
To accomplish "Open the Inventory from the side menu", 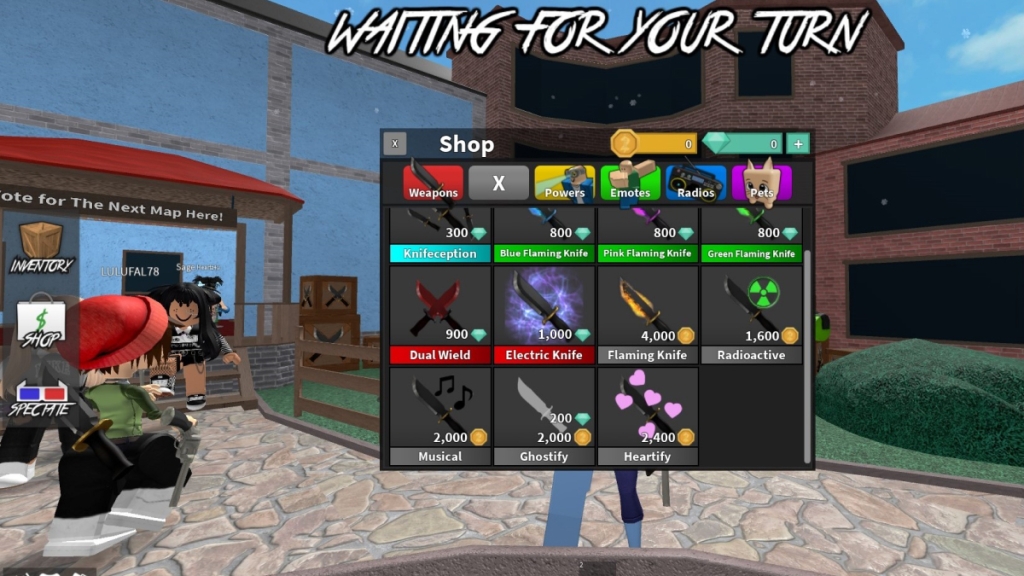I will [42, 248].
